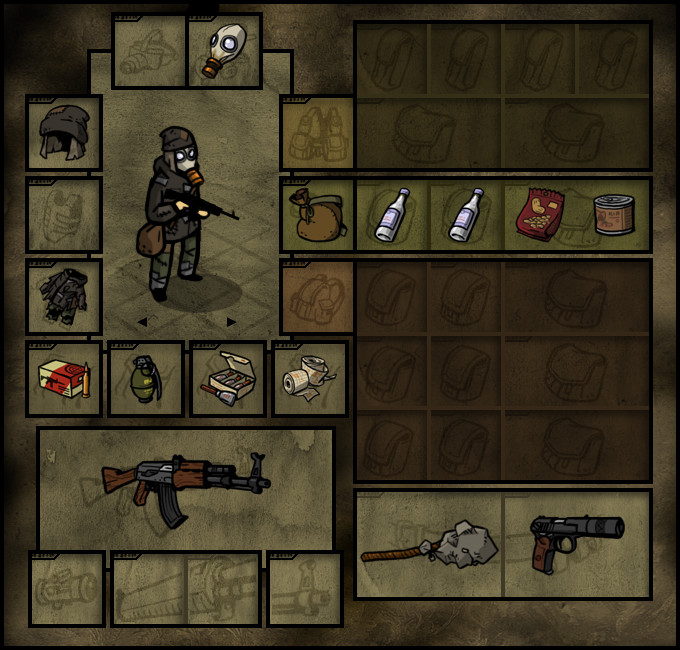The image size is (680, 650).
Task: Click the AK assault rifle weapon slot
Action: 186,486
